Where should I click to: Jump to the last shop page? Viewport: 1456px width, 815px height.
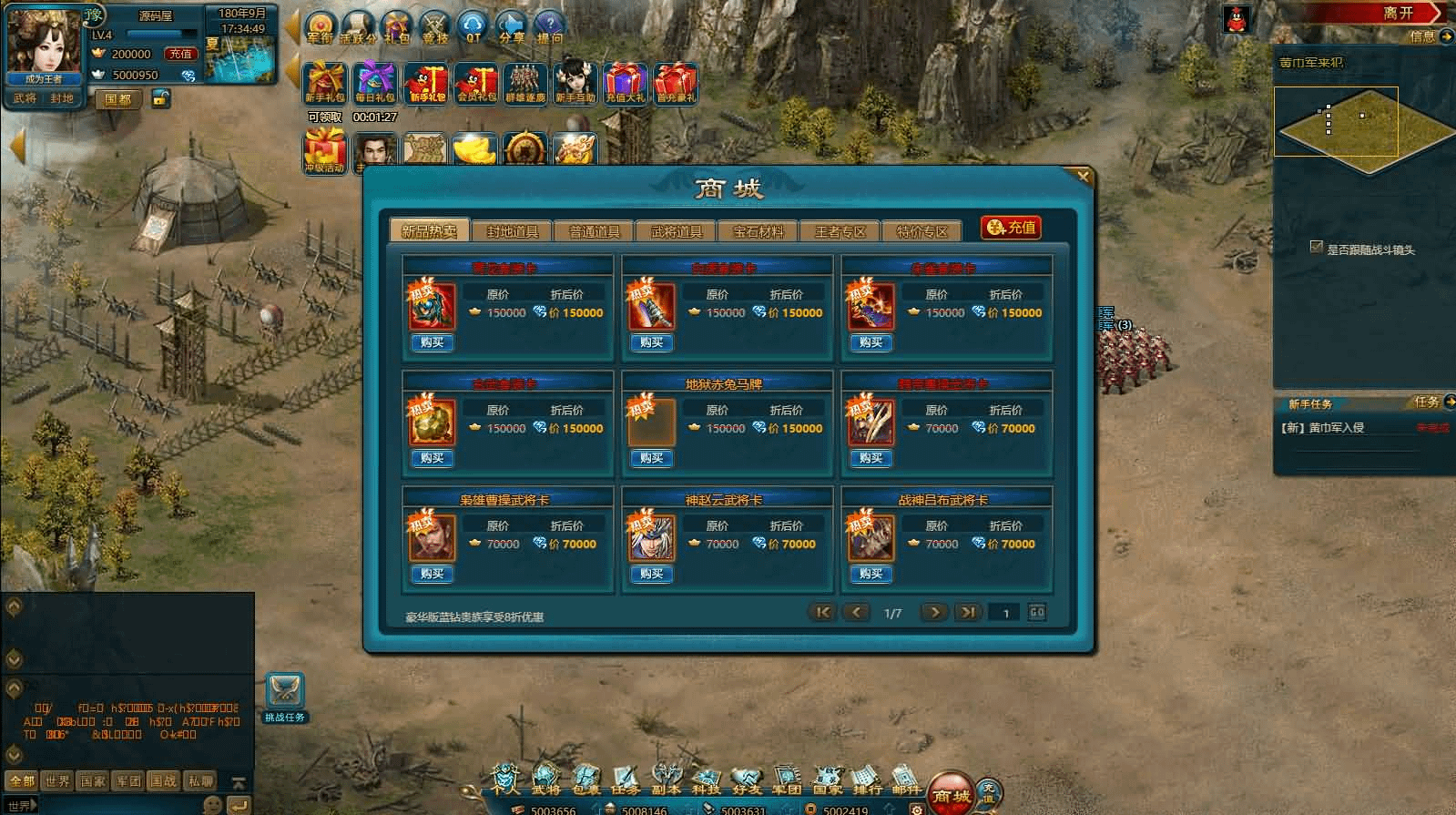[x=968, y=612]
